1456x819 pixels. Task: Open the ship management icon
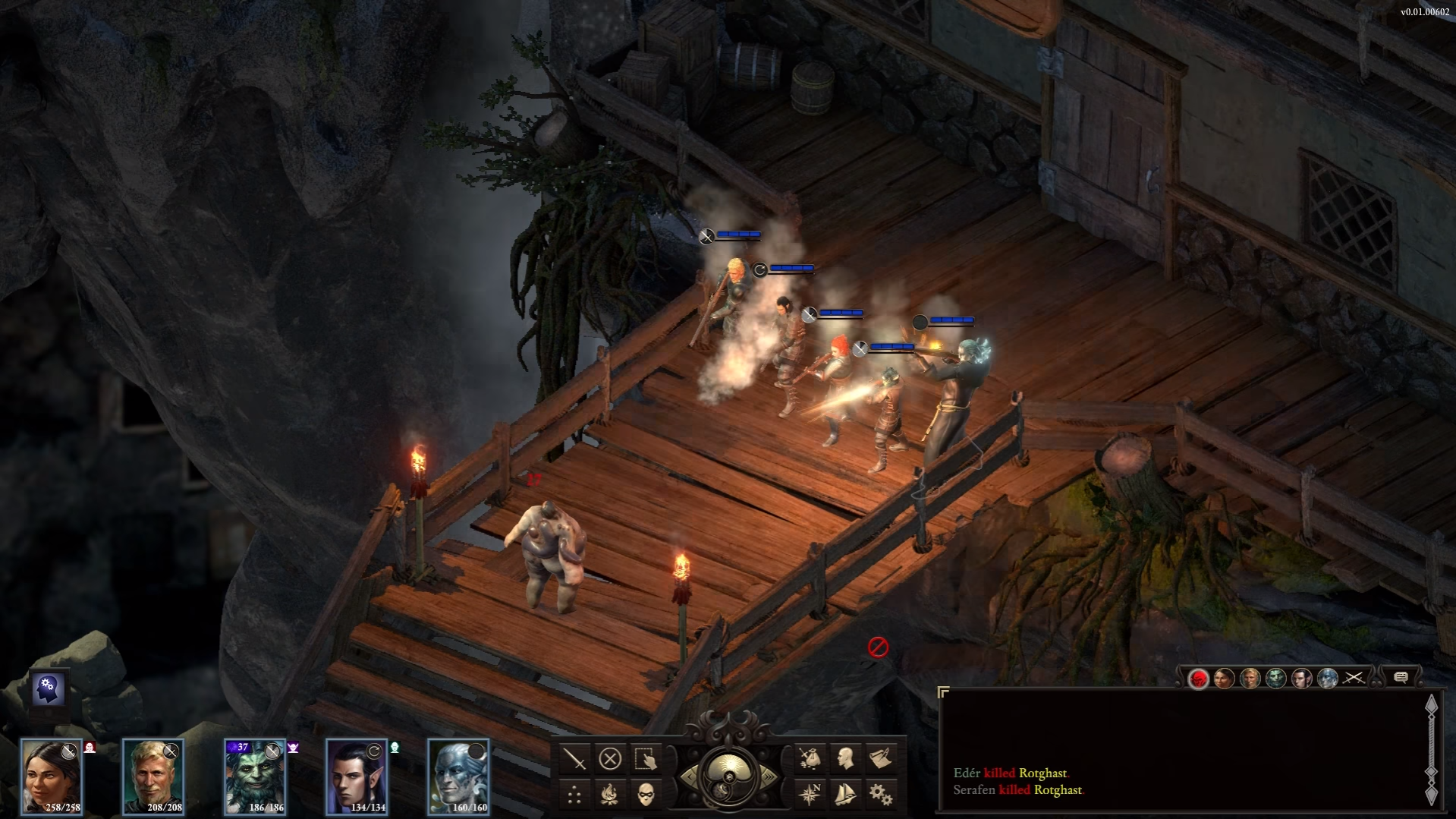[845, 795]
